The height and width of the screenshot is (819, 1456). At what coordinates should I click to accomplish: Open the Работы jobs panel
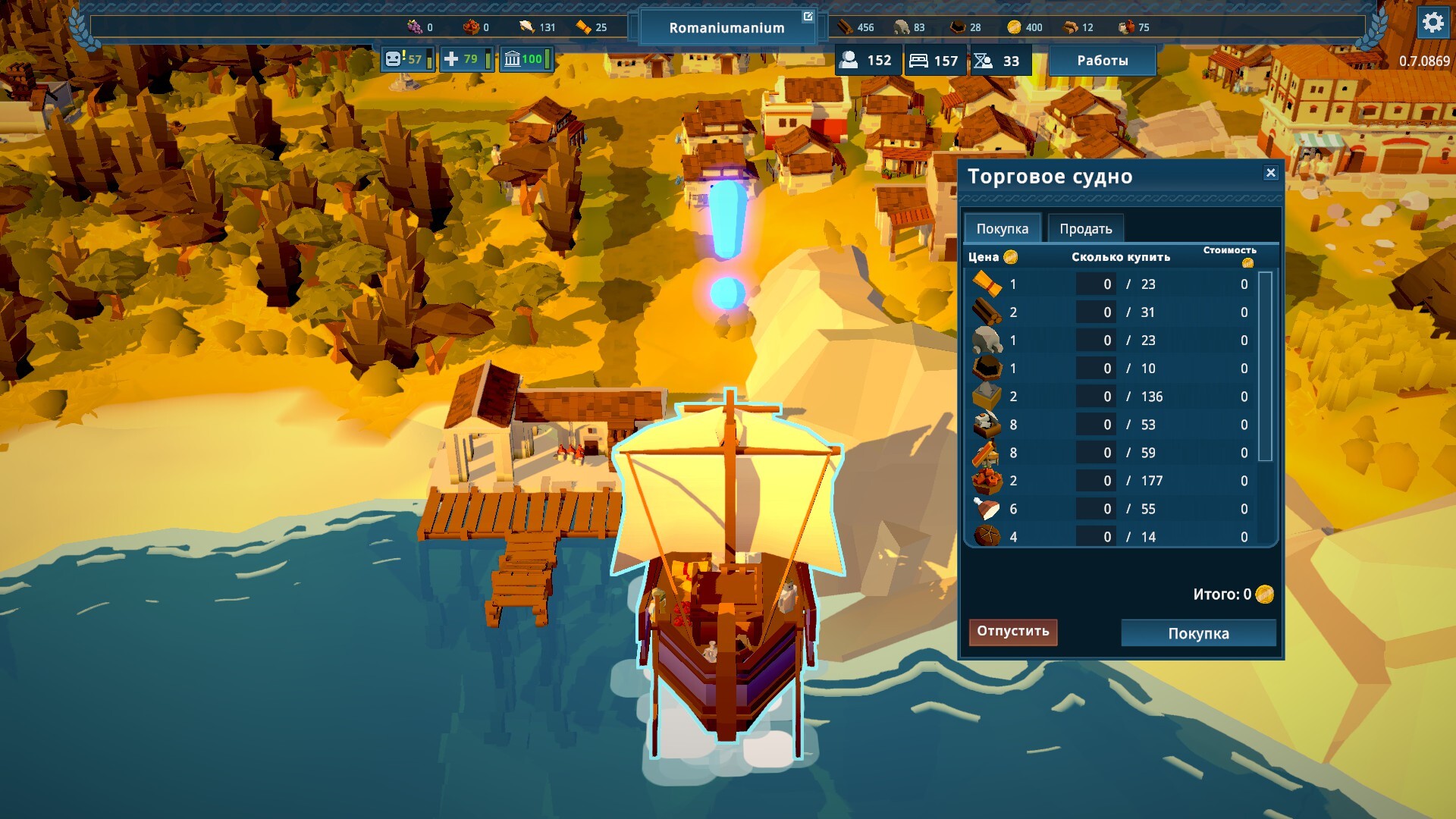click(x=1102, y=61)
